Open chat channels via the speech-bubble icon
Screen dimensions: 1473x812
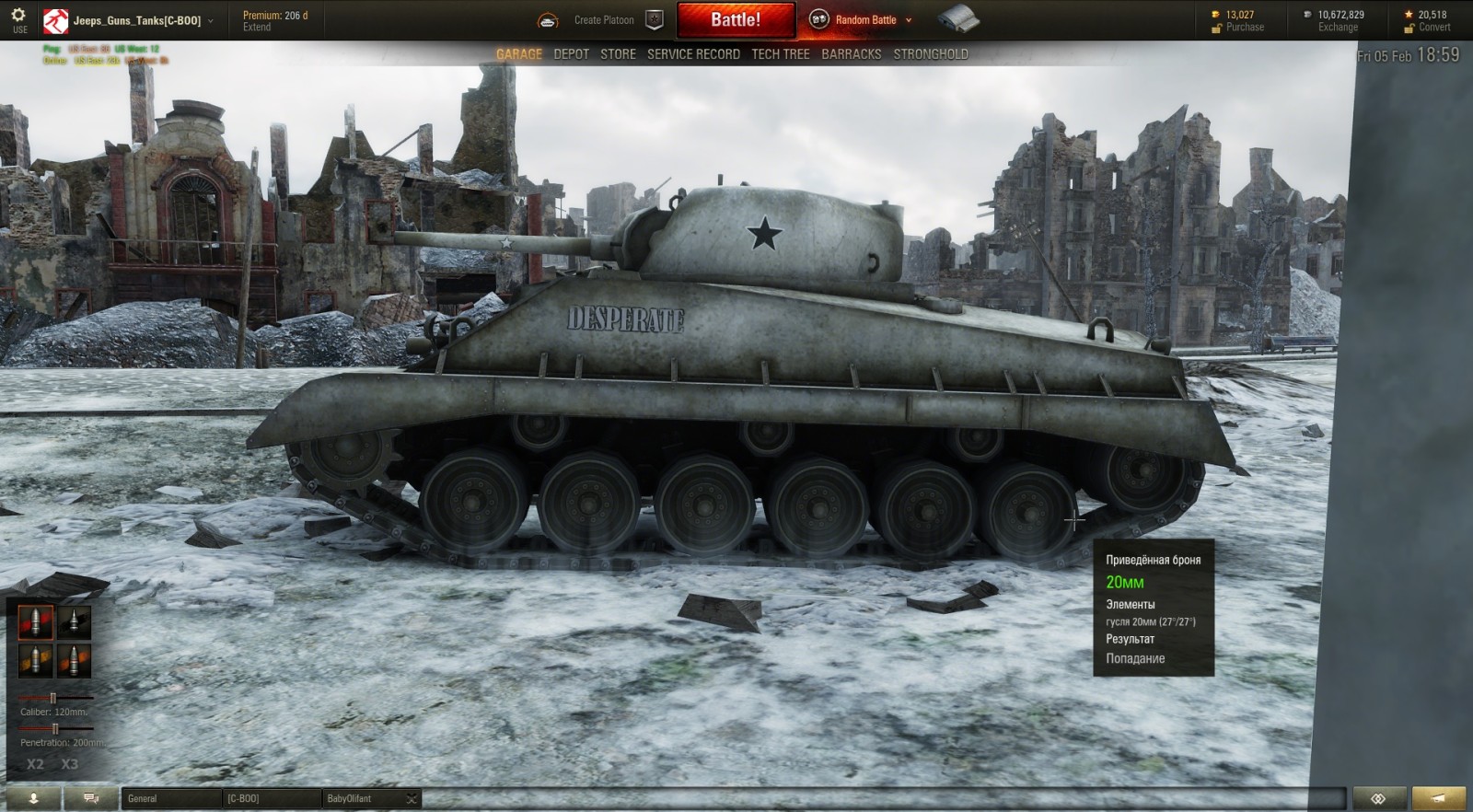point(88,798)
